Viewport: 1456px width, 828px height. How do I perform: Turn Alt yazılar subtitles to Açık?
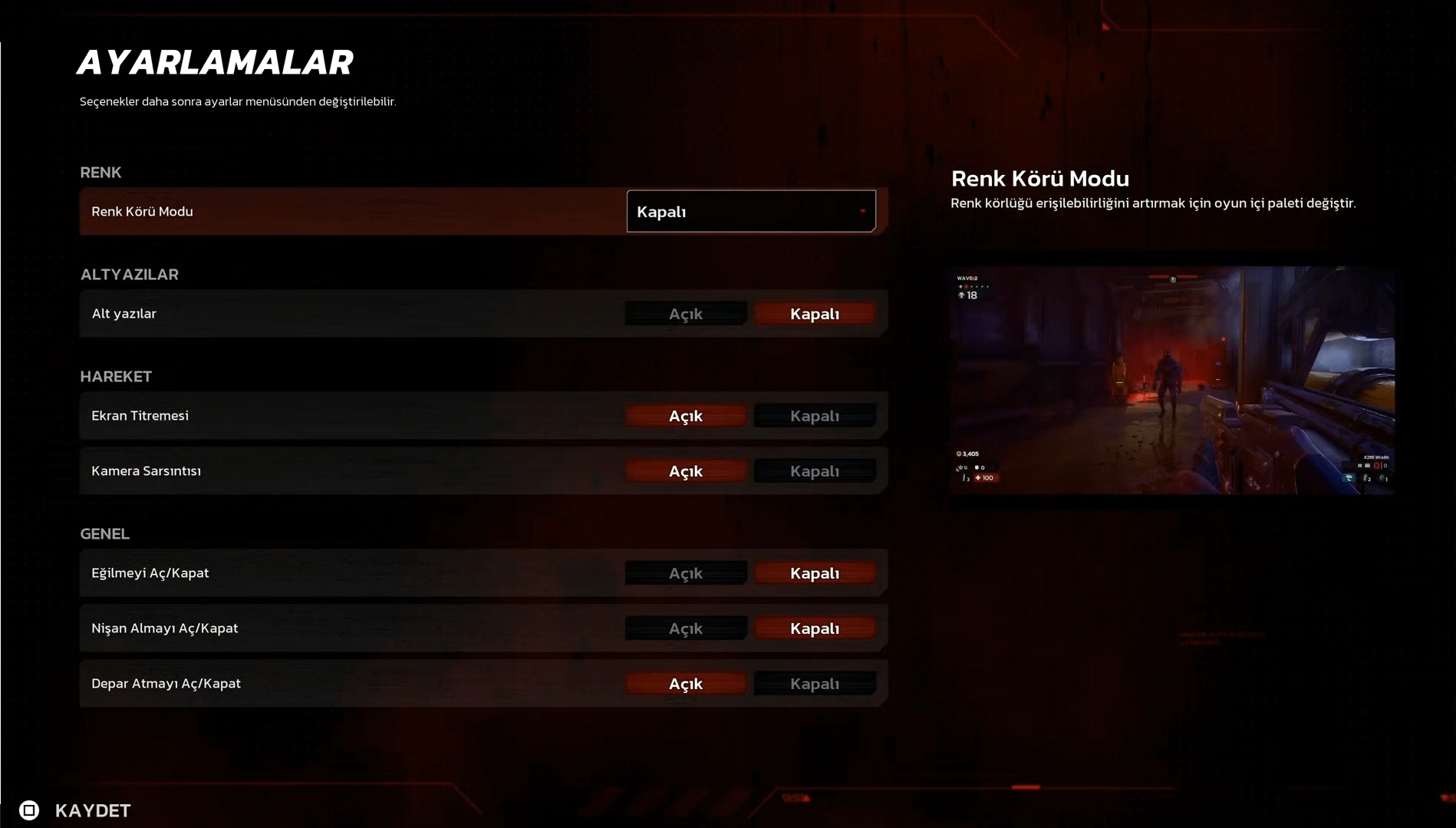[x=685, y=314]
